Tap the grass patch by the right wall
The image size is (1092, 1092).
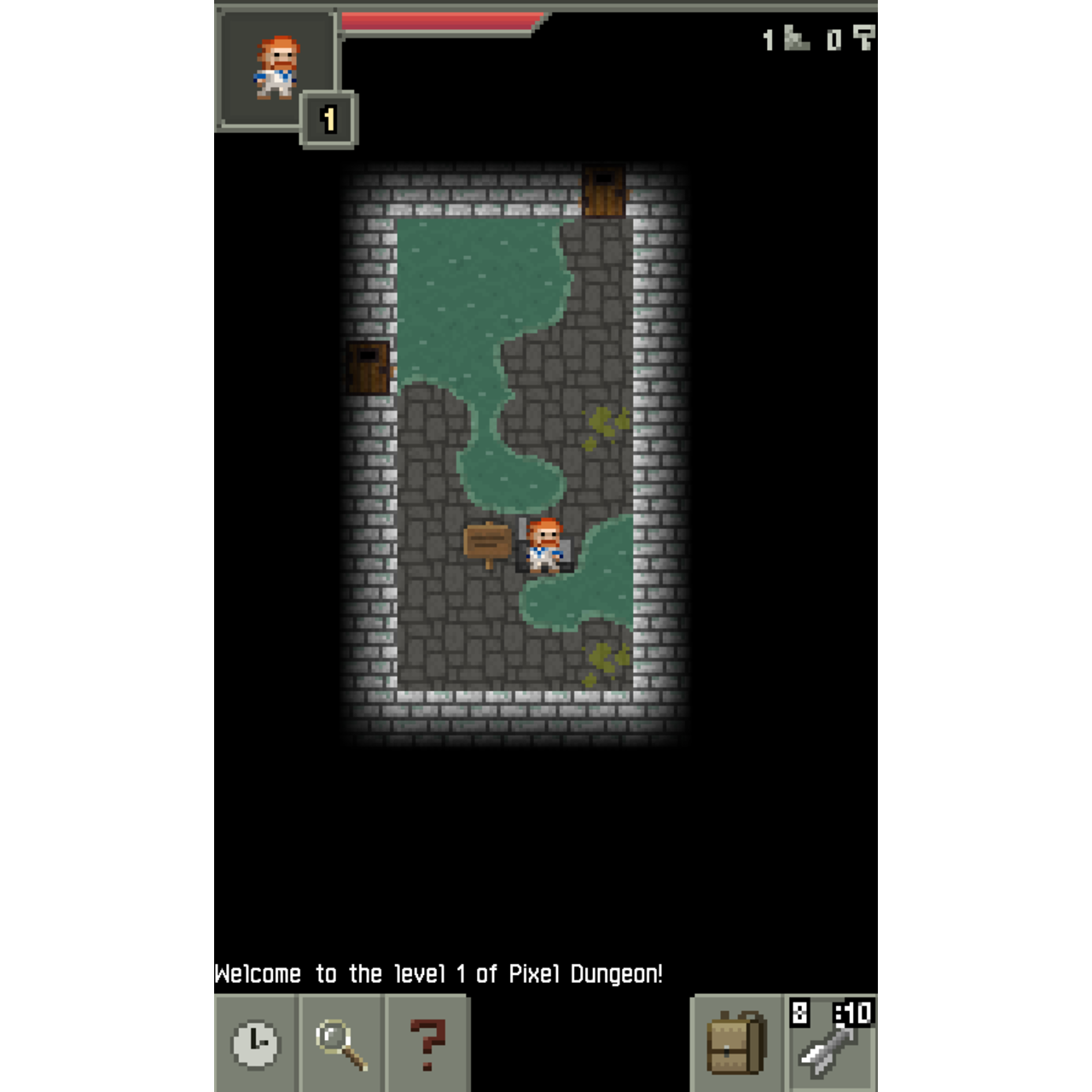[x=599, y=422]
